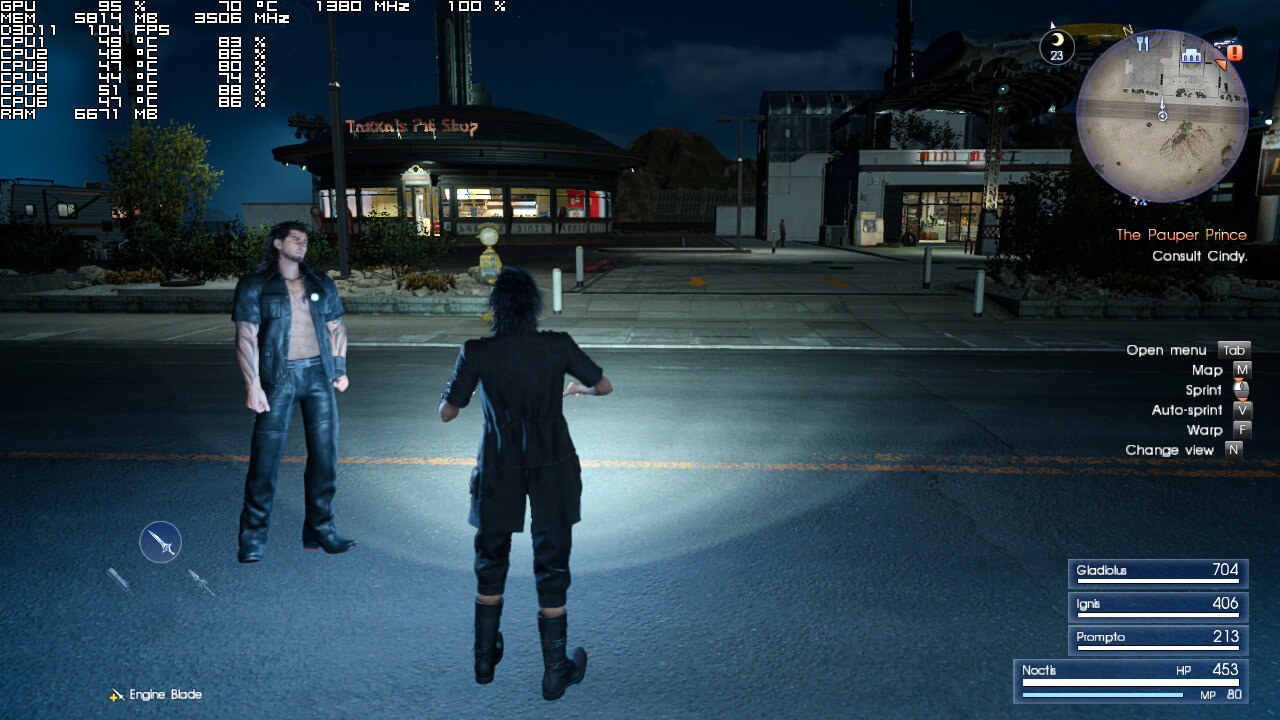Click the circular minimap
The height and width of the screenshot is (720, 1280).
1162,116
